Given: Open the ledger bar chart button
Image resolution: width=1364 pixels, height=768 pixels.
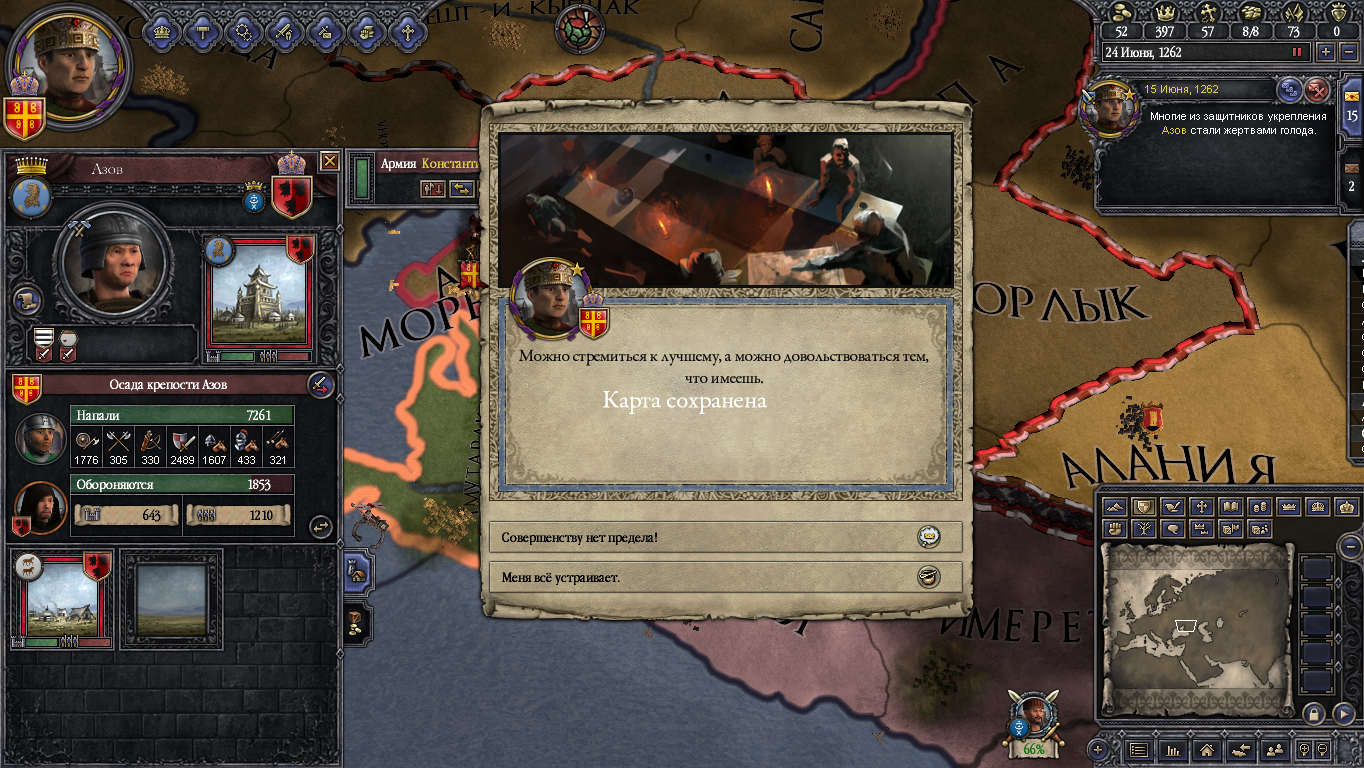Looking at the screenshot, I should 1172,749.
